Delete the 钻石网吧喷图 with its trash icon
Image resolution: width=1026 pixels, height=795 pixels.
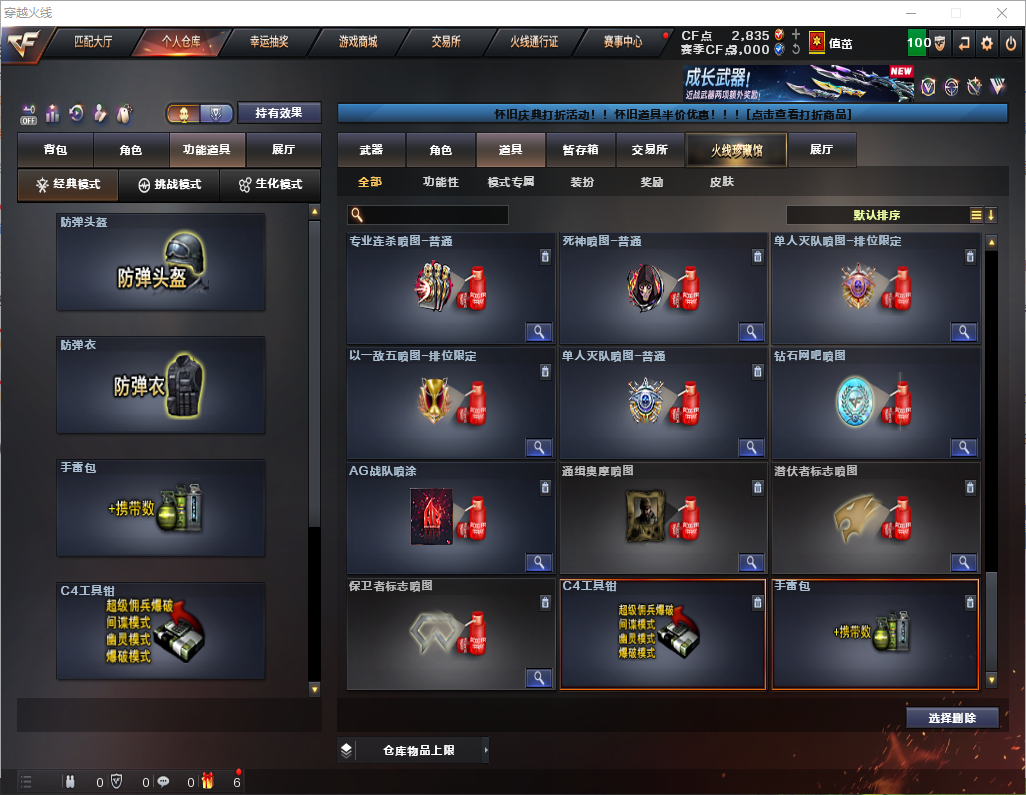[970, 372]
